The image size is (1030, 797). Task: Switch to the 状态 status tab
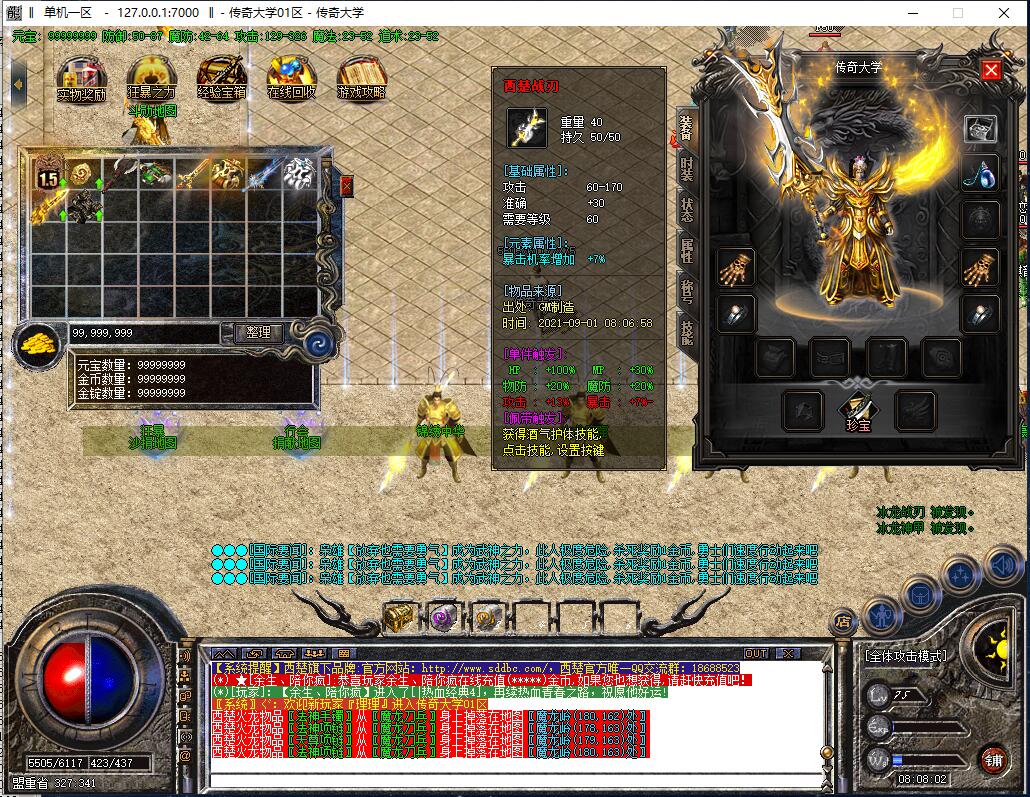pos(687,210)
